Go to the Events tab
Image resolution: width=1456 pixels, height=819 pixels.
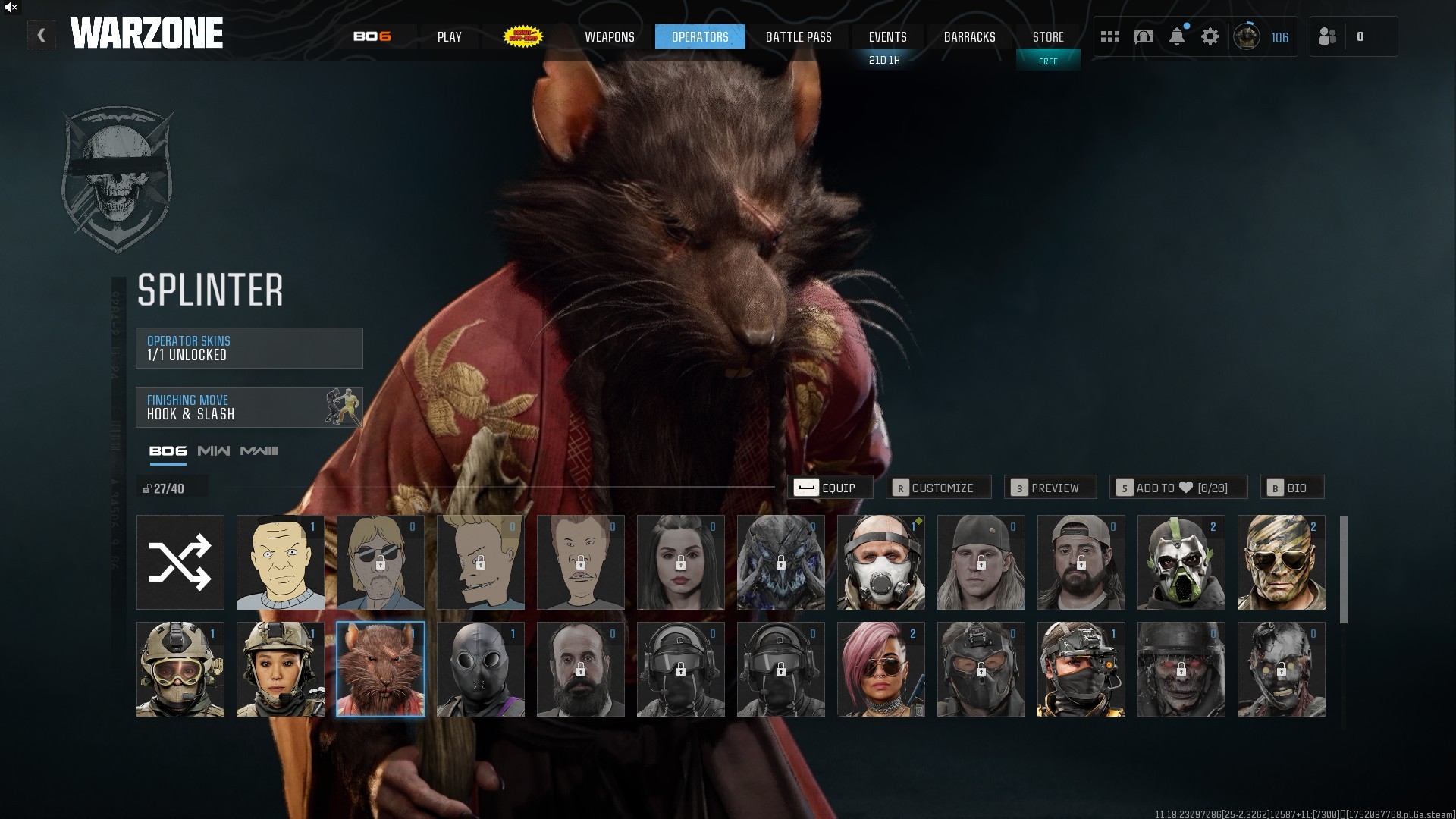pos(887,36)
